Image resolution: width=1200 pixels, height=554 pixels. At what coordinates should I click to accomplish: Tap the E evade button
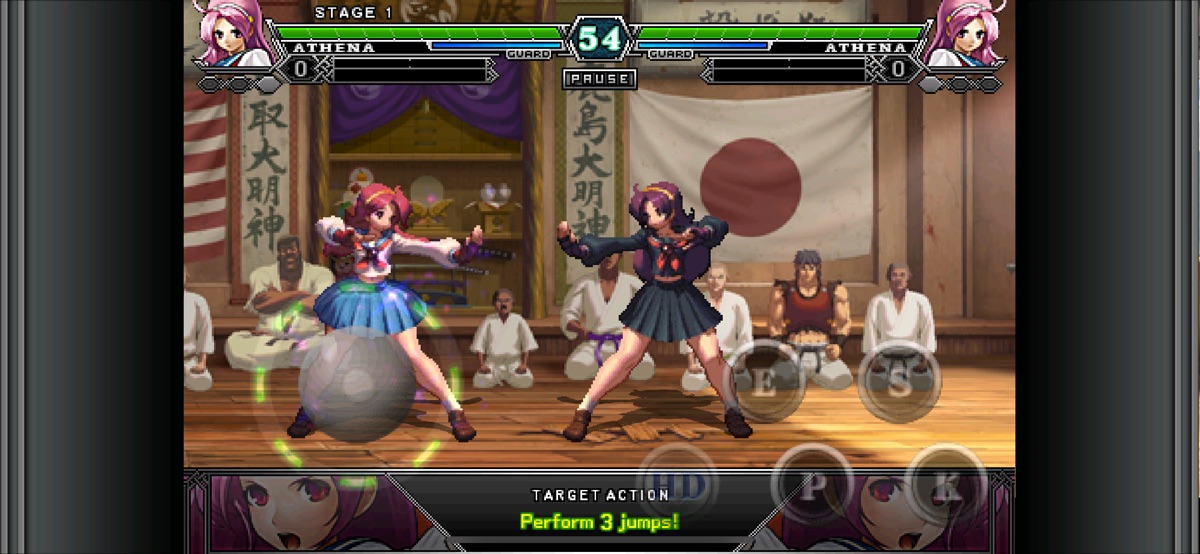click(764, 383)
